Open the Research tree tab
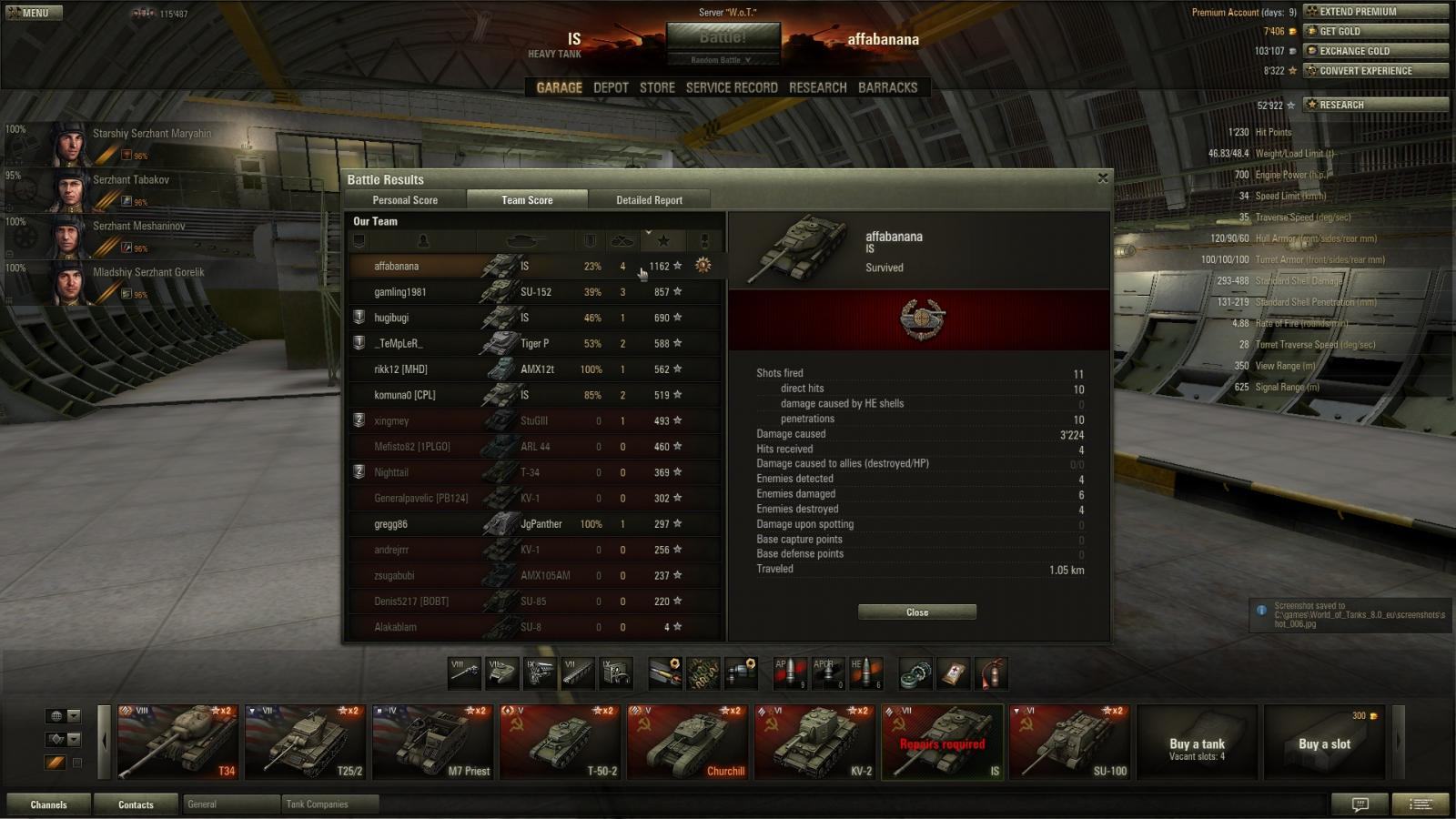The height and width of the screenshot is (819, 1456). (817, 87)
